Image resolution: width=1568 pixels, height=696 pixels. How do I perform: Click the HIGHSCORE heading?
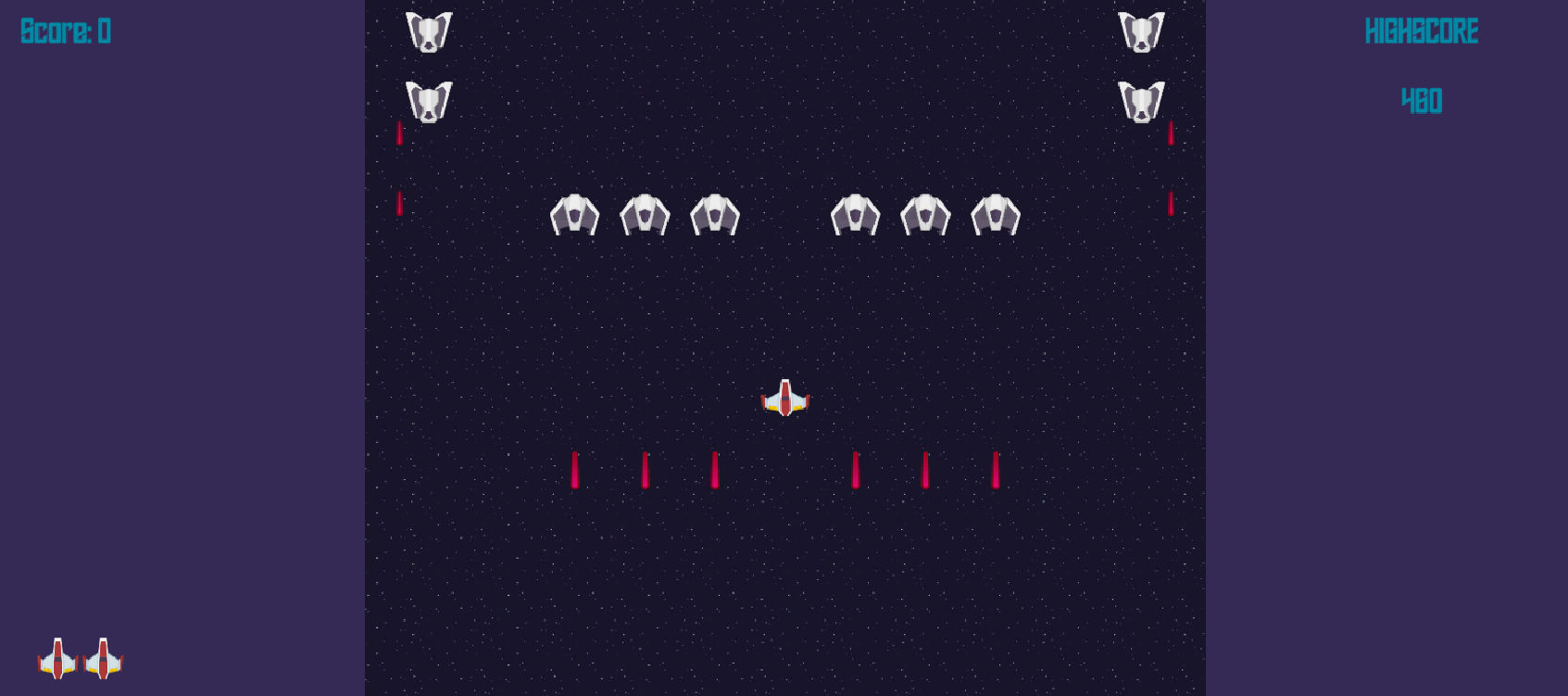point(1422,31)
